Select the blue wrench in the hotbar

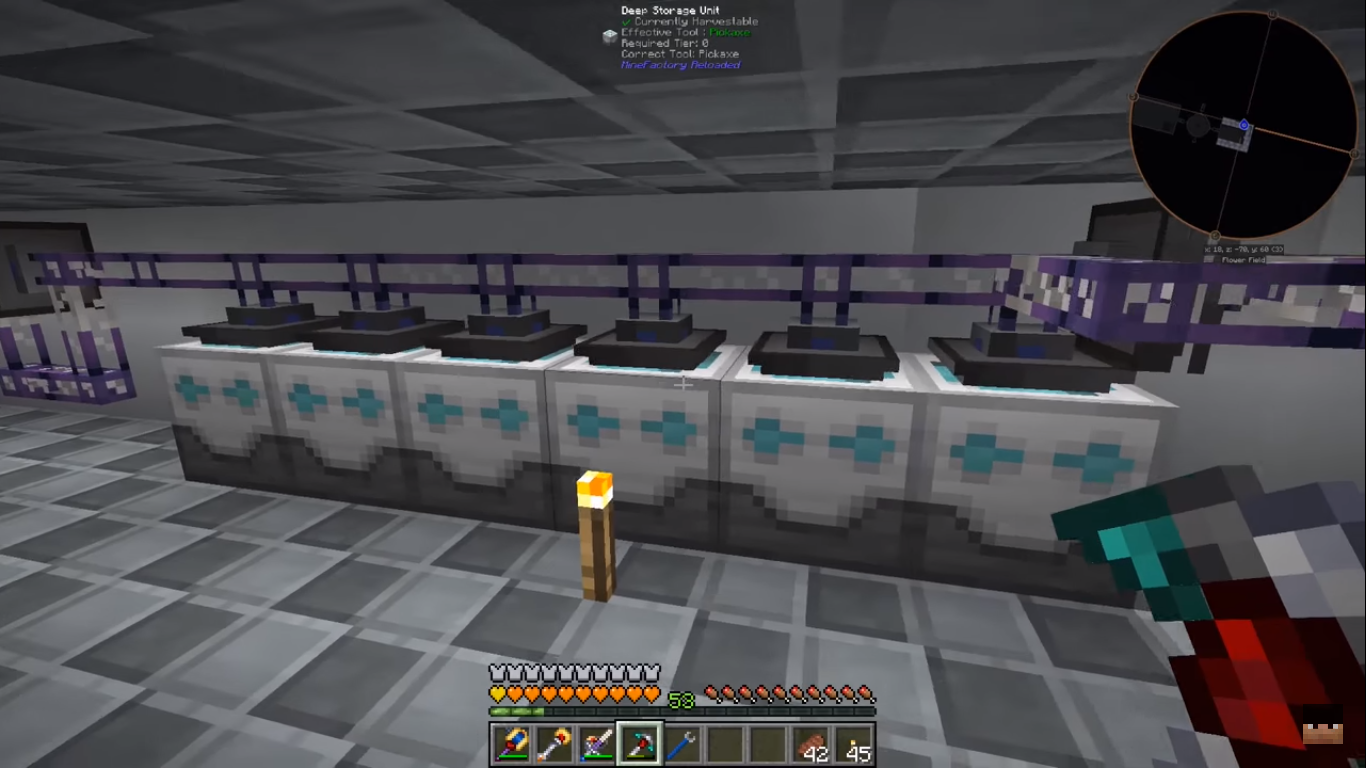[x=683, y=744]
